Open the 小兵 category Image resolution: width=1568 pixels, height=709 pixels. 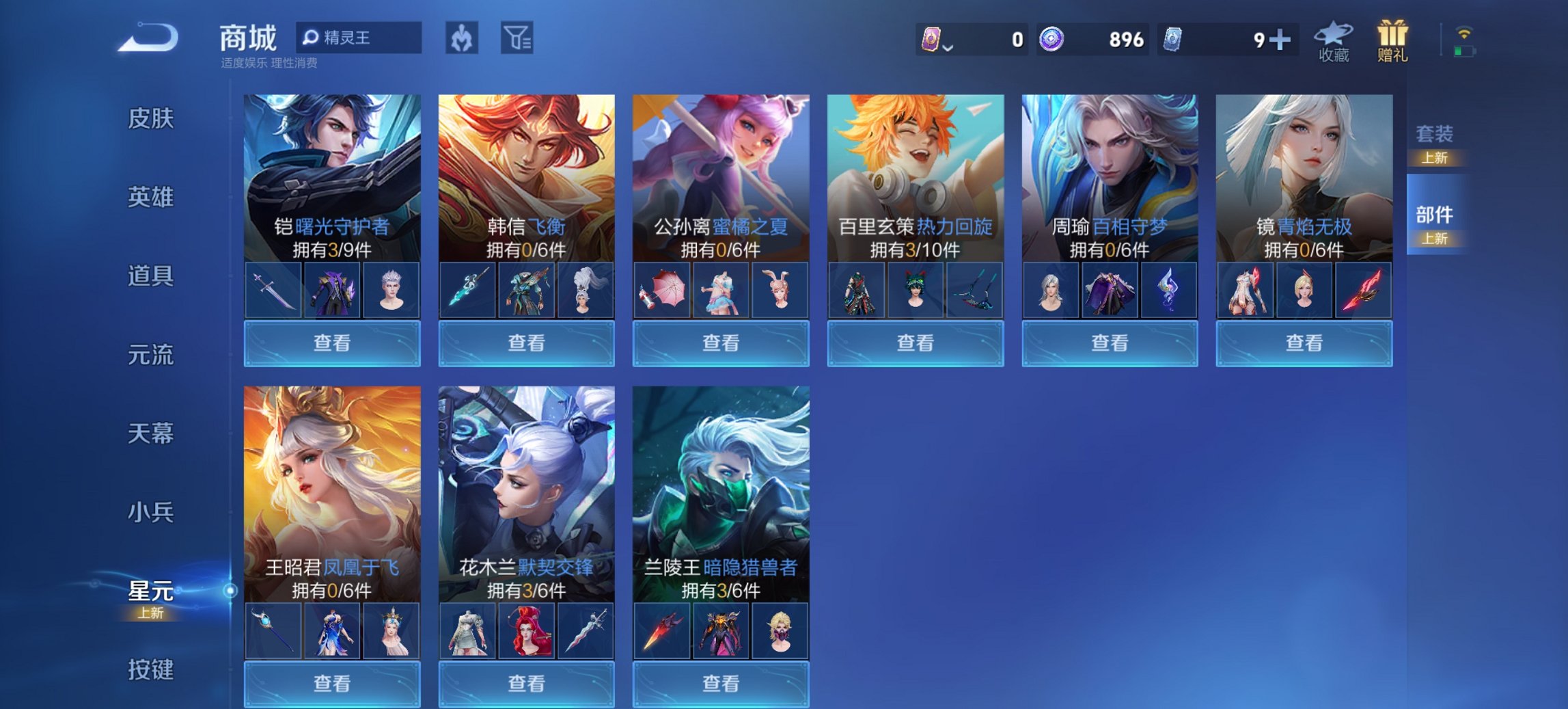[152, 513]
